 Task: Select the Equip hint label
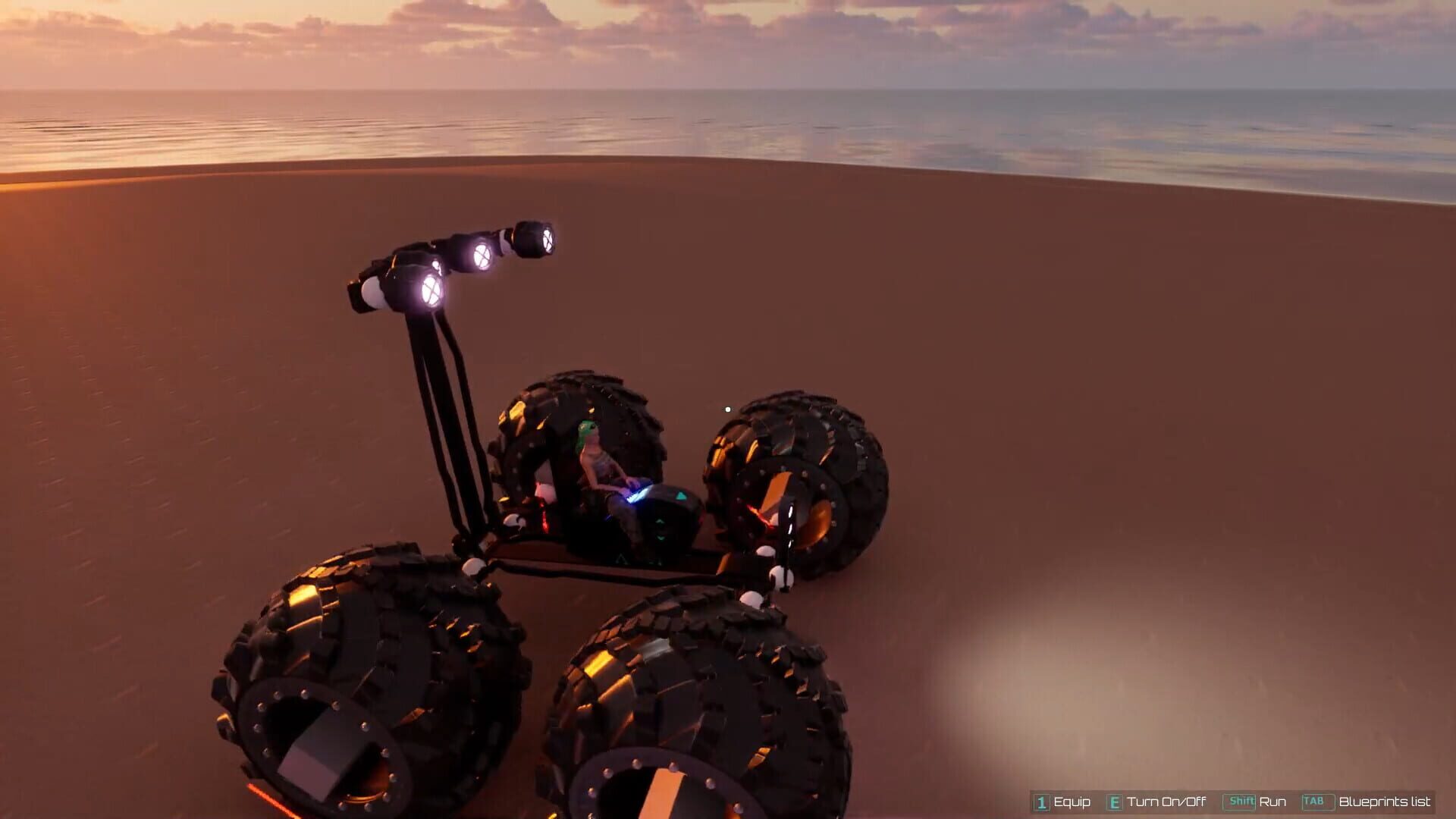click(1072, 802)
